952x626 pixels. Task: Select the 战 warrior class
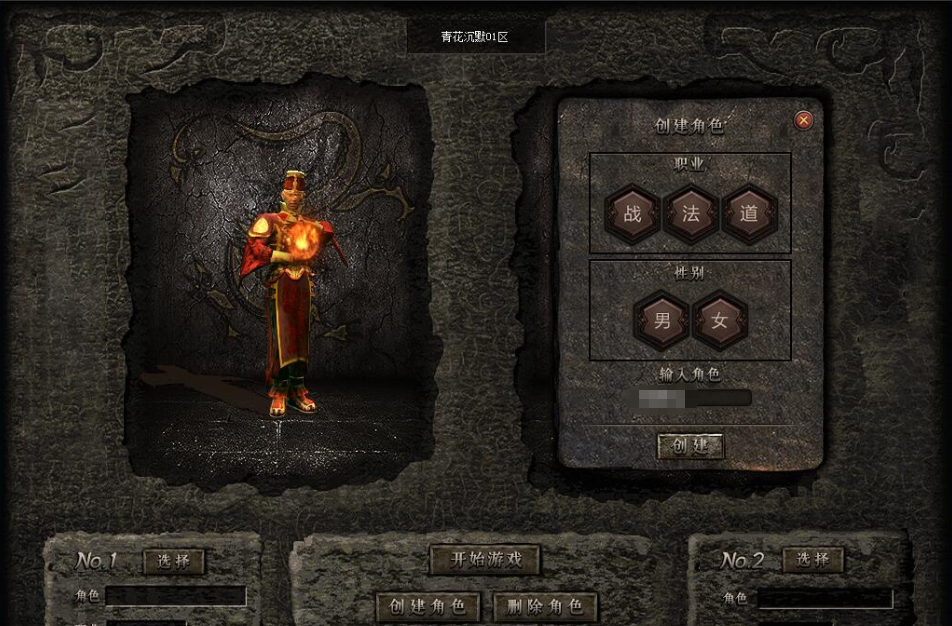pos(632,214)
